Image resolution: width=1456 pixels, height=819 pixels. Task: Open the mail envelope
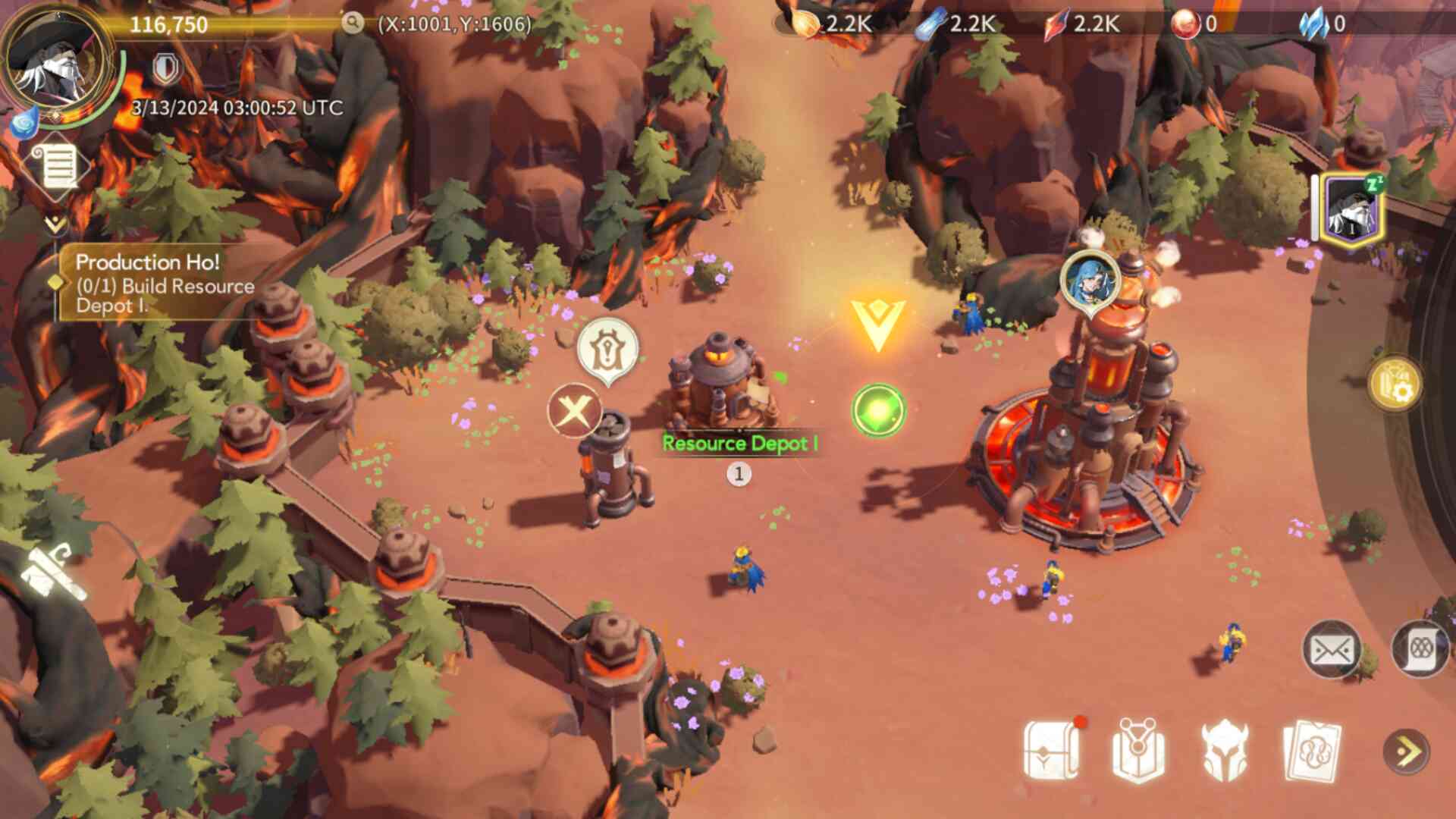(x=1331, y=650)
